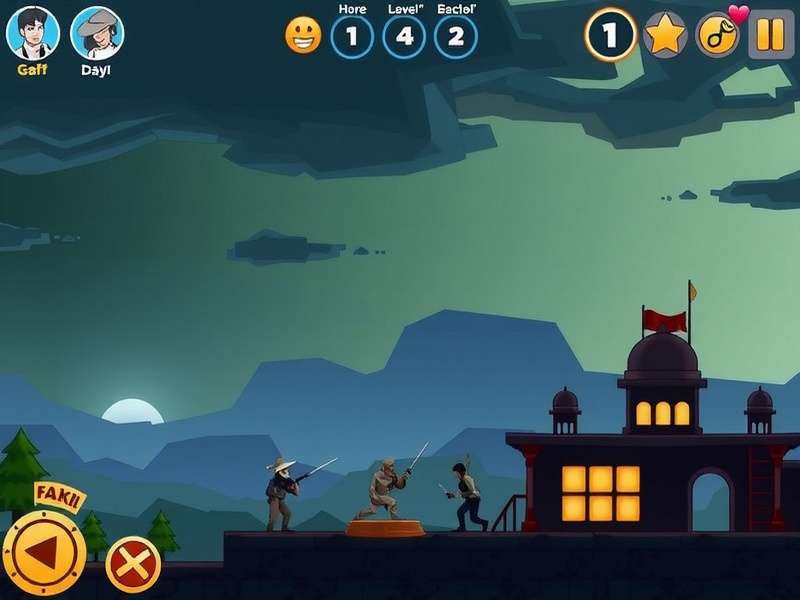This screenshot has width=800, height=600.
Task: Open the gold star button
Action: tap(664, 35)
